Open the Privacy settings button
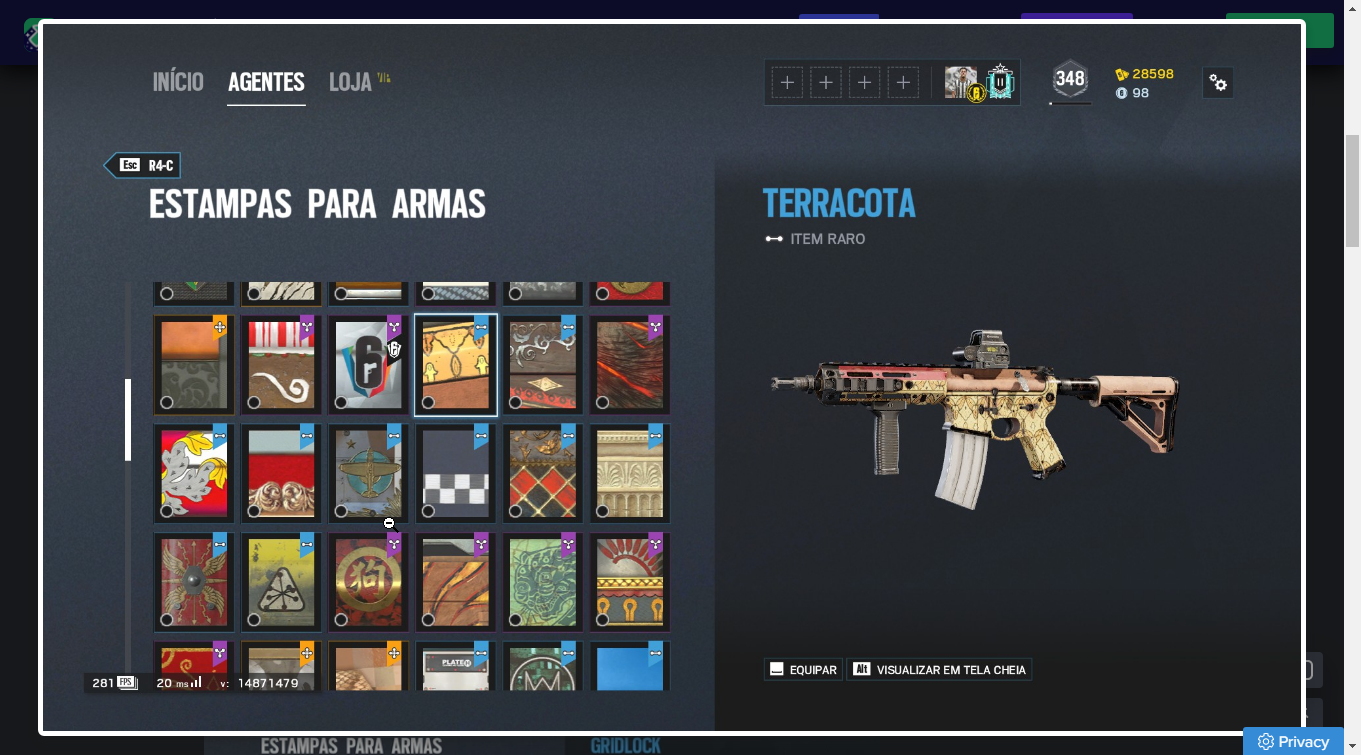This screenshot has width=1361, height=755. point(1296,741)
